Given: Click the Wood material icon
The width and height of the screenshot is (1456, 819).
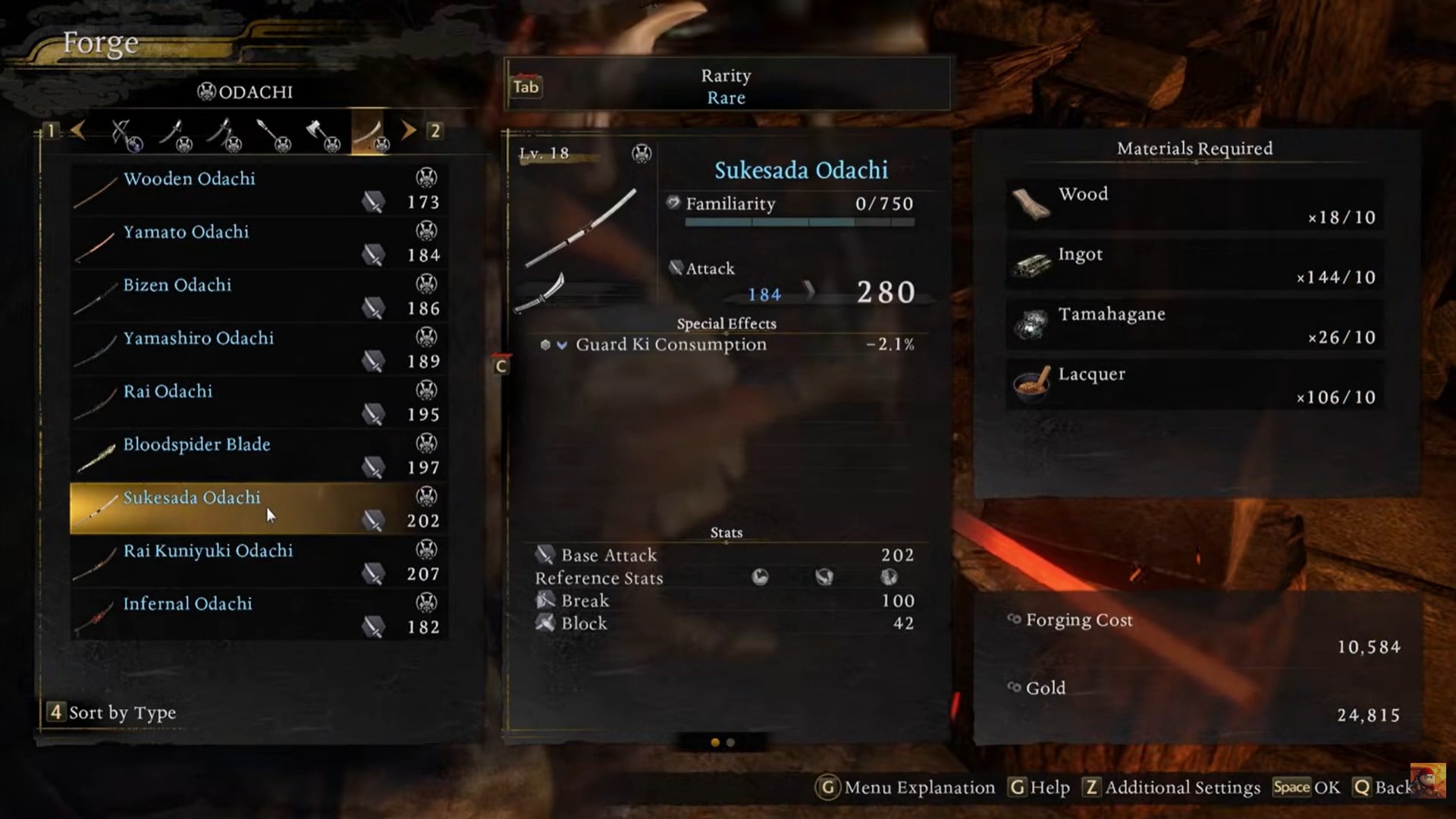Looking at the screenshot, I should coord(1033,205).
